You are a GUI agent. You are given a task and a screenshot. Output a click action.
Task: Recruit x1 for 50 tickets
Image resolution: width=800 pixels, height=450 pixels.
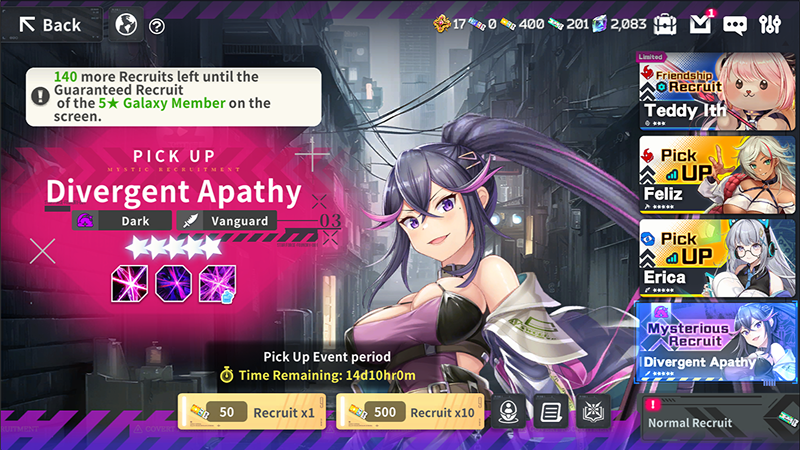pos(252,412)
